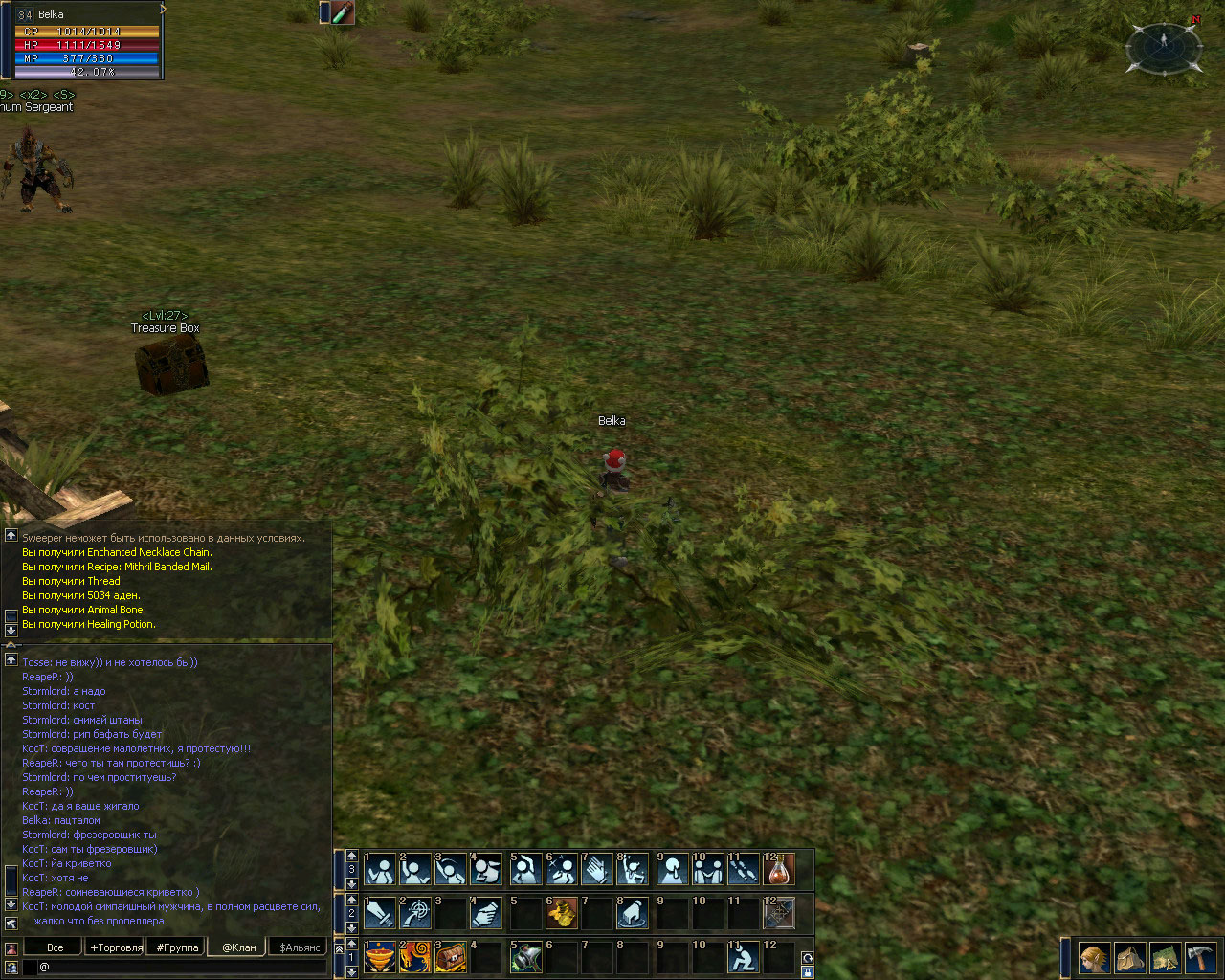Open the +Торговля chat tab
This screenshot has height=980, width=1225.
coord(116,947)
